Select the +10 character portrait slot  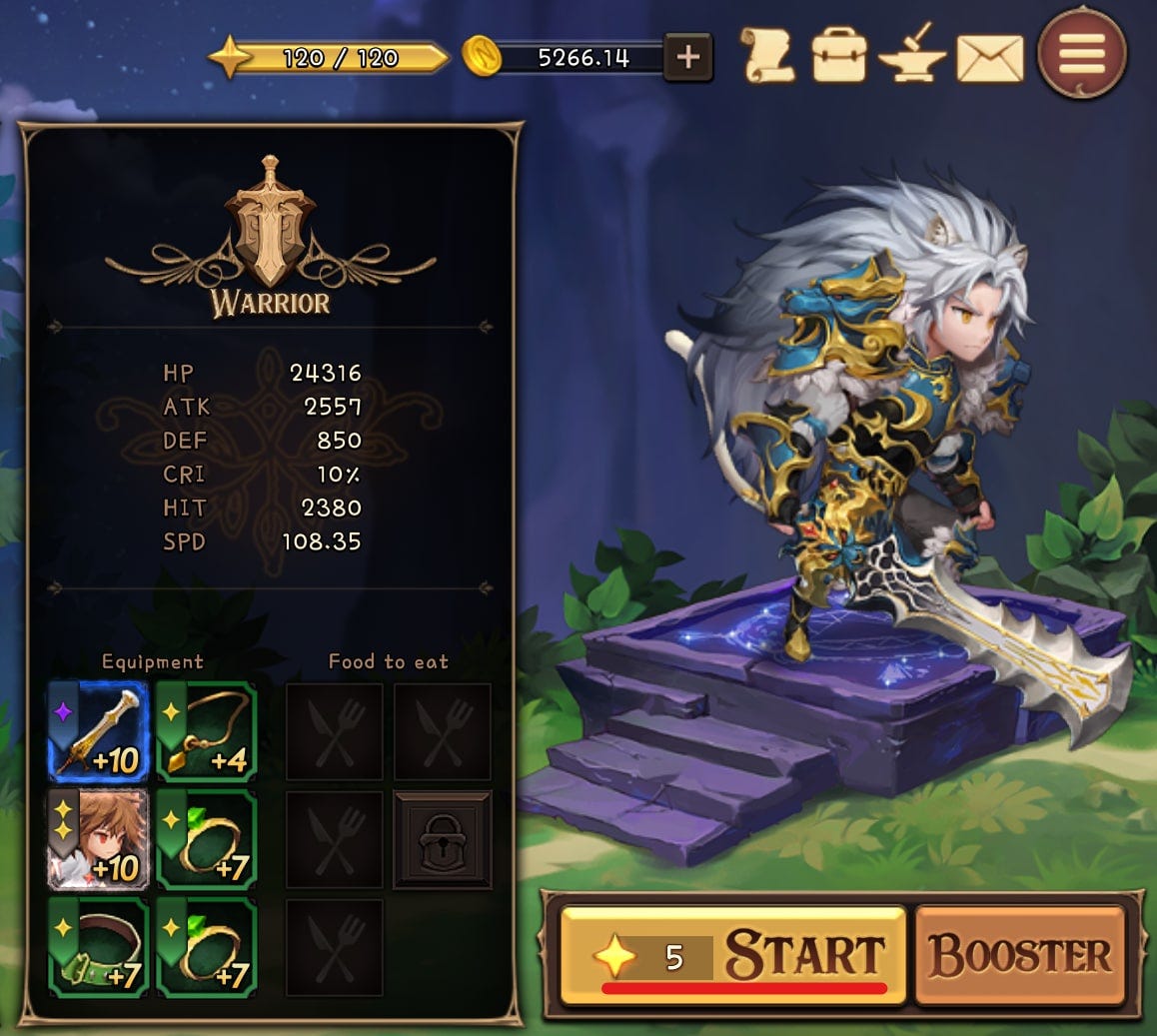point(99,839)
